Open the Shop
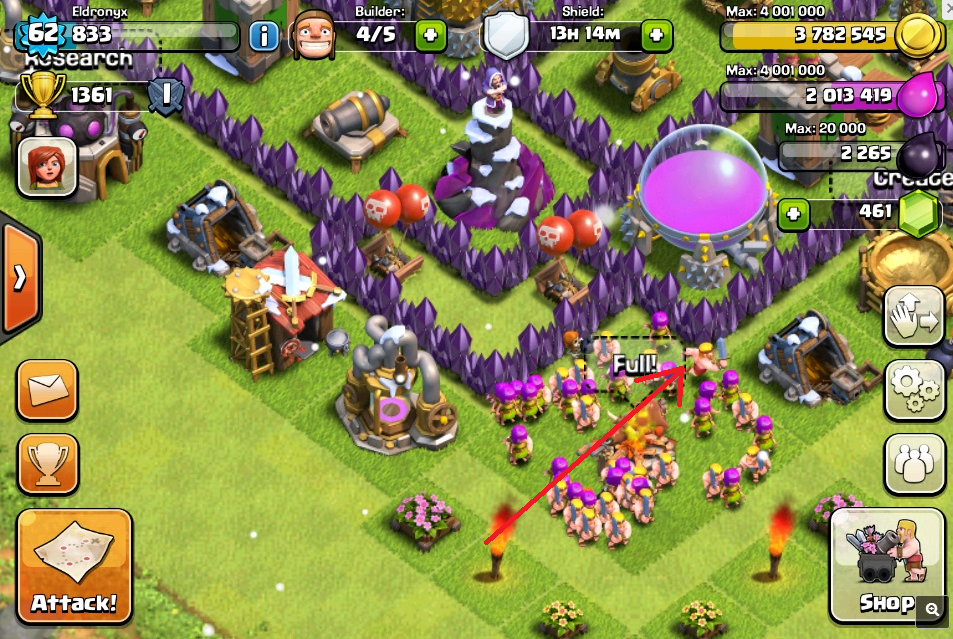This screenshot has height=639, width=953. point(887,565)
